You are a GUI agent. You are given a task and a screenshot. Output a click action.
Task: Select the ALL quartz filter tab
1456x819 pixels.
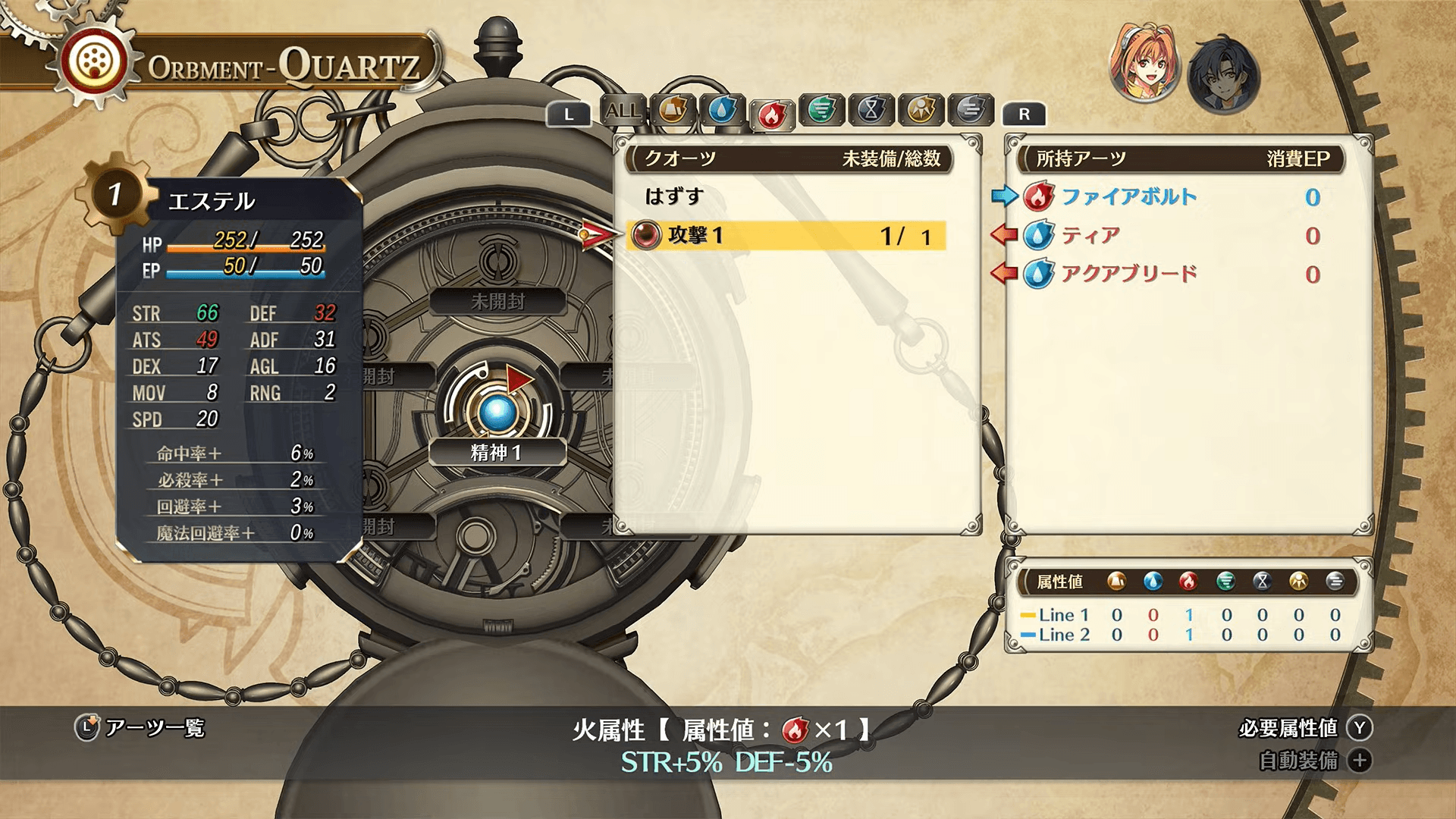click(623, 111)
